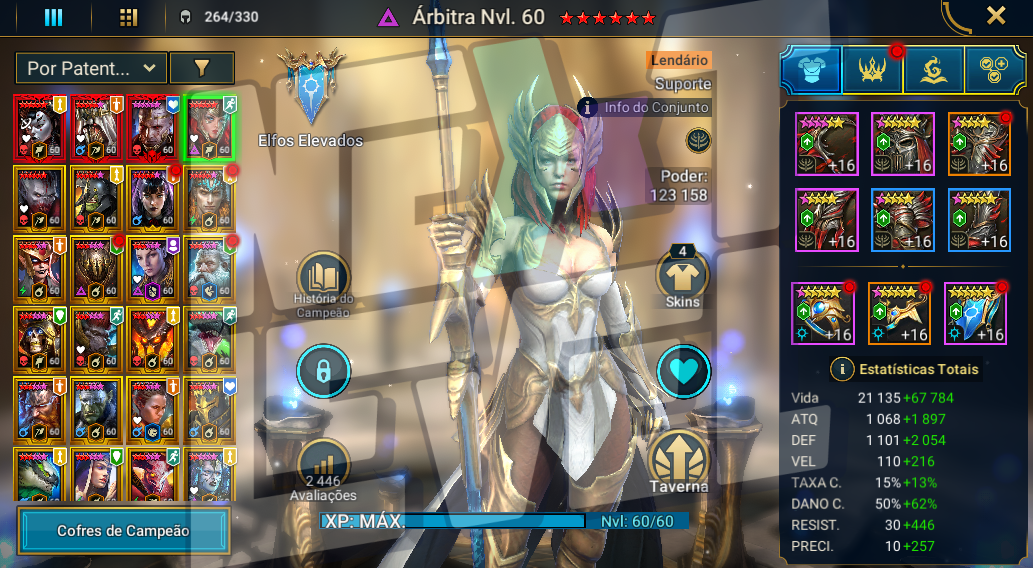Mark champion as favorite with the heart
Image resolution: width=1033 pixels, height=568 pixels.
[x=683, y=371]
